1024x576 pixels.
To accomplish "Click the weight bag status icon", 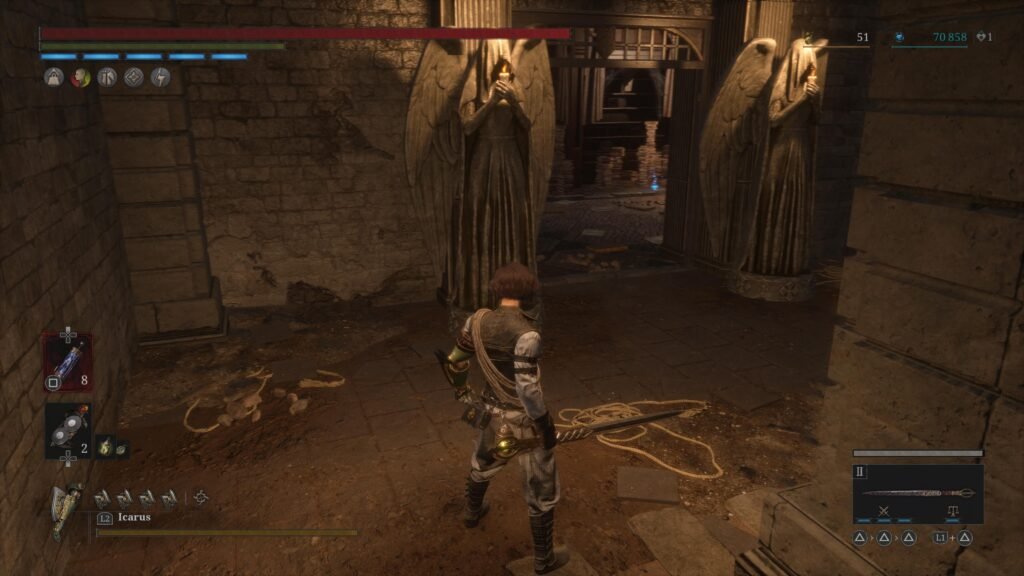I will tap(54, 77).
